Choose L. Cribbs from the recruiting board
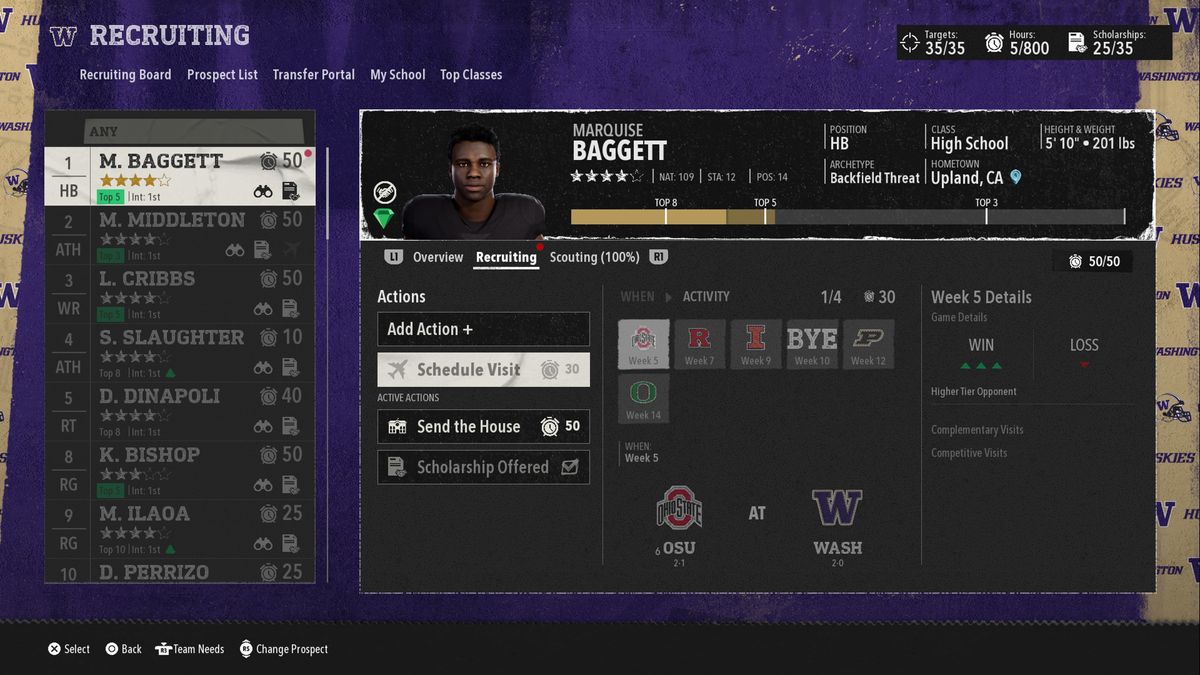The image size is (1200, 675). click(180, 294)
